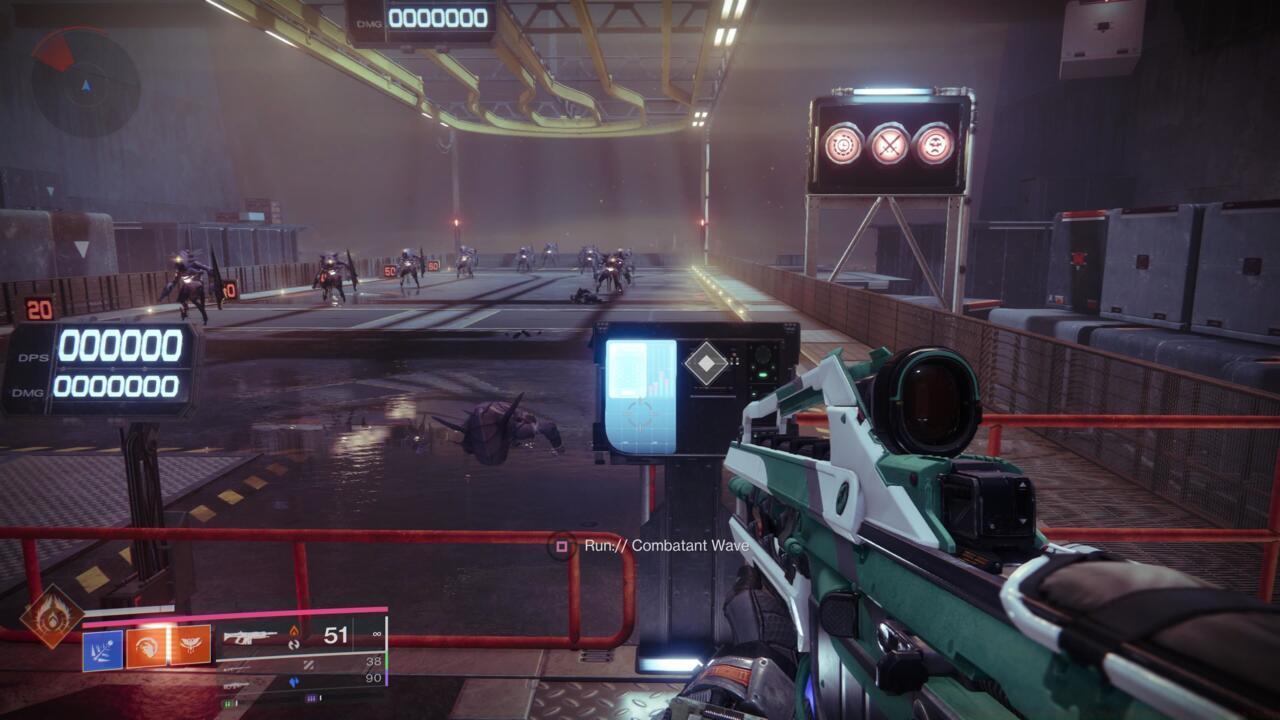1280x720 pixels.
Task: Click the orange melee ability icon
Action: pos(147,645)
